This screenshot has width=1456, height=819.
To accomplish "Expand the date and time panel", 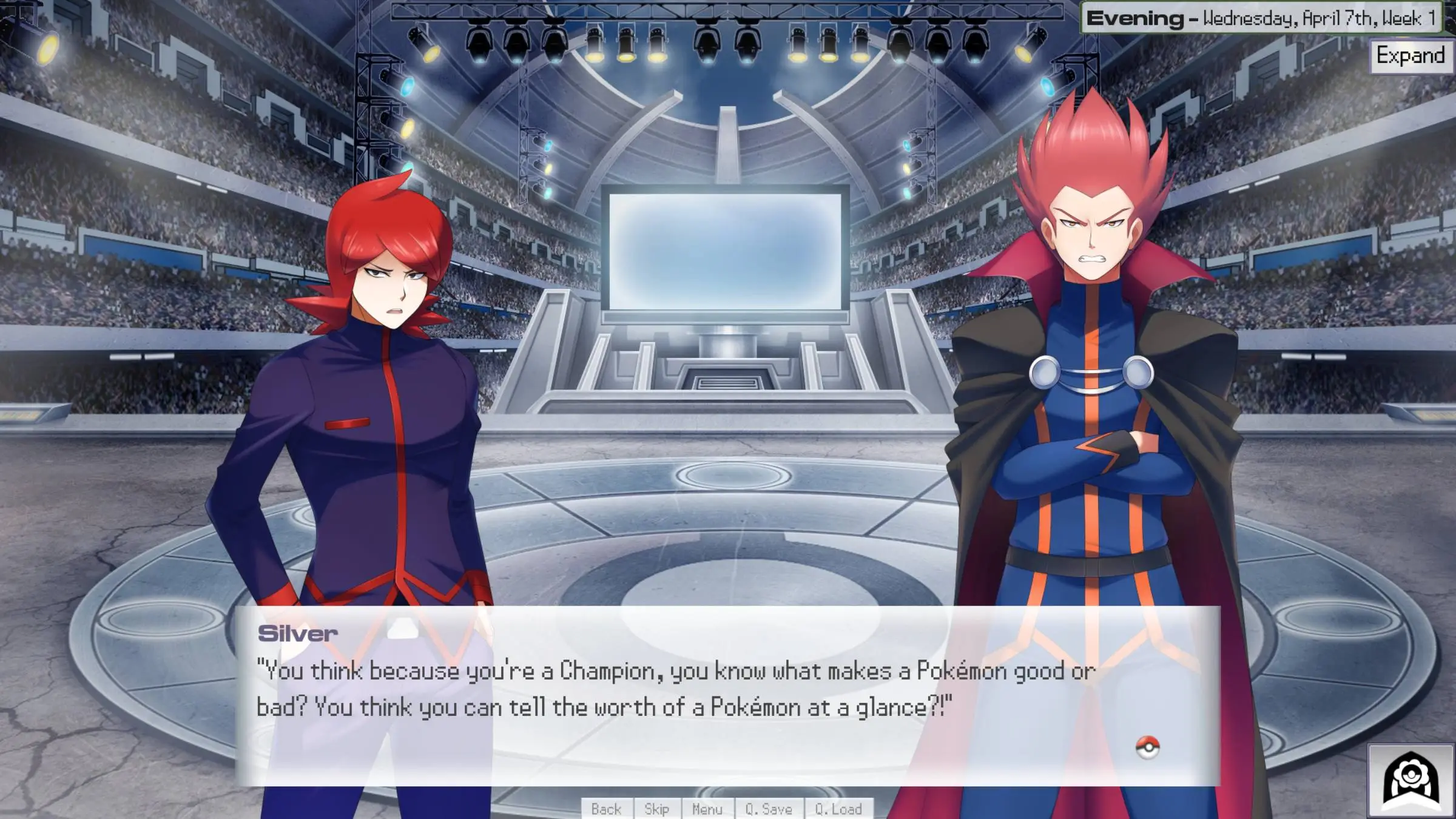I will (x=1410, y=56).
